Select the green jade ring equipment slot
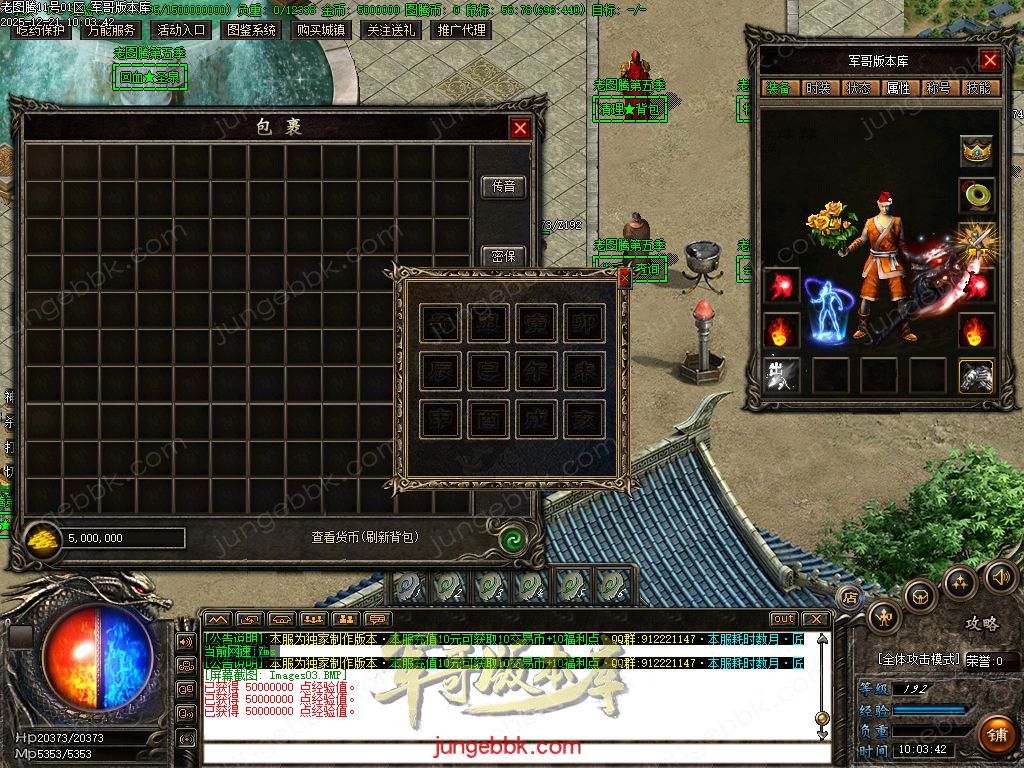 [x=976, y=195]
